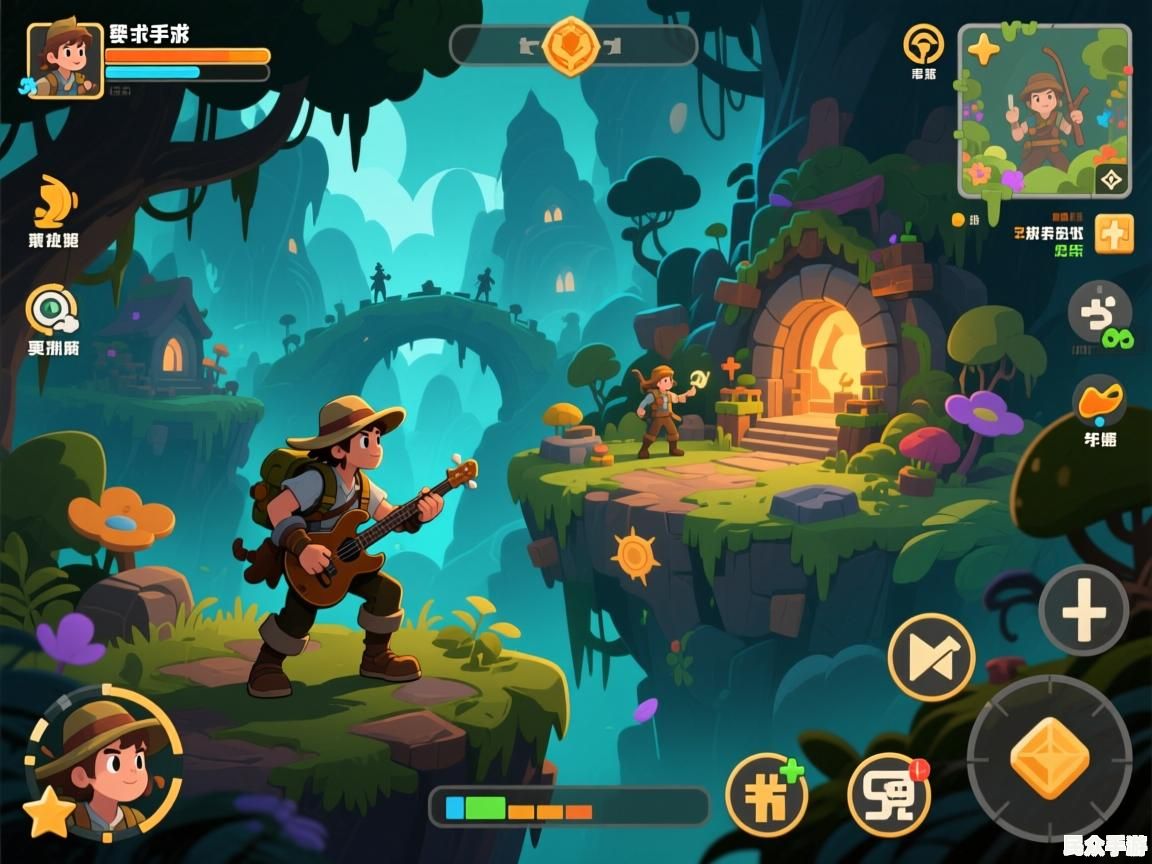Click the yellow sparkle on the minimap

983,49
